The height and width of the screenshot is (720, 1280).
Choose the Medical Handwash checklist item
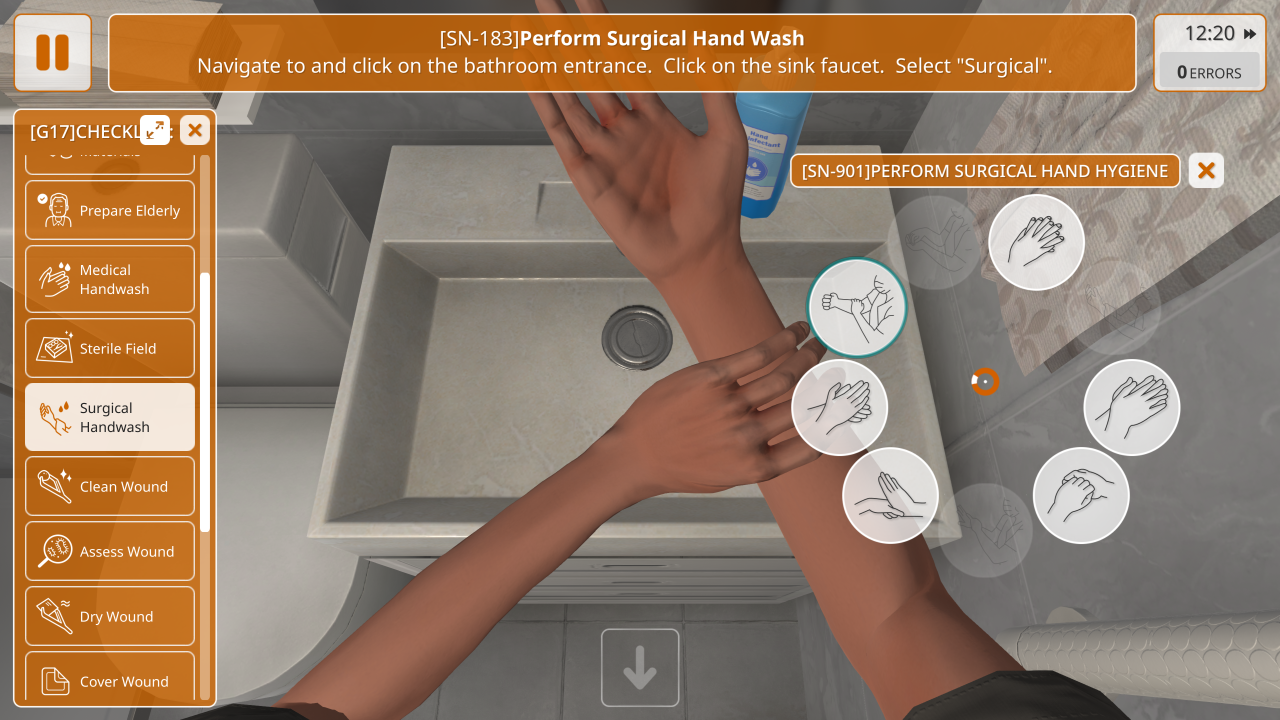click(x=110, y=279)
